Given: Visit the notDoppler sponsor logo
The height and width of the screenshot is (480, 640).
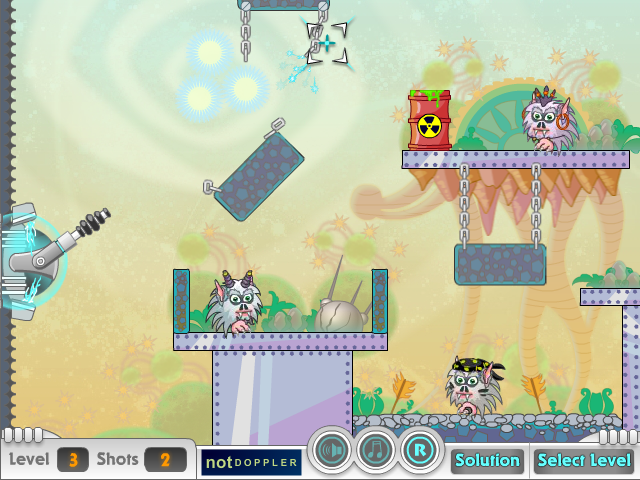Looking at the screenshot, I should (252, 462).
